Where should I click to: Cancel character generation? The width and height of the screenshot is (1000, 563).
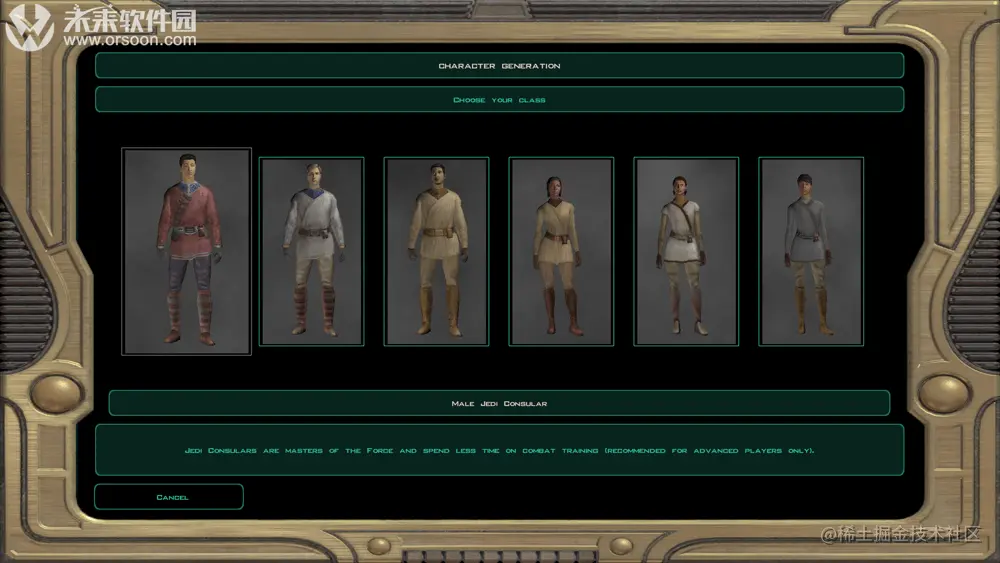pyautogui.click(x=169, y=497)
